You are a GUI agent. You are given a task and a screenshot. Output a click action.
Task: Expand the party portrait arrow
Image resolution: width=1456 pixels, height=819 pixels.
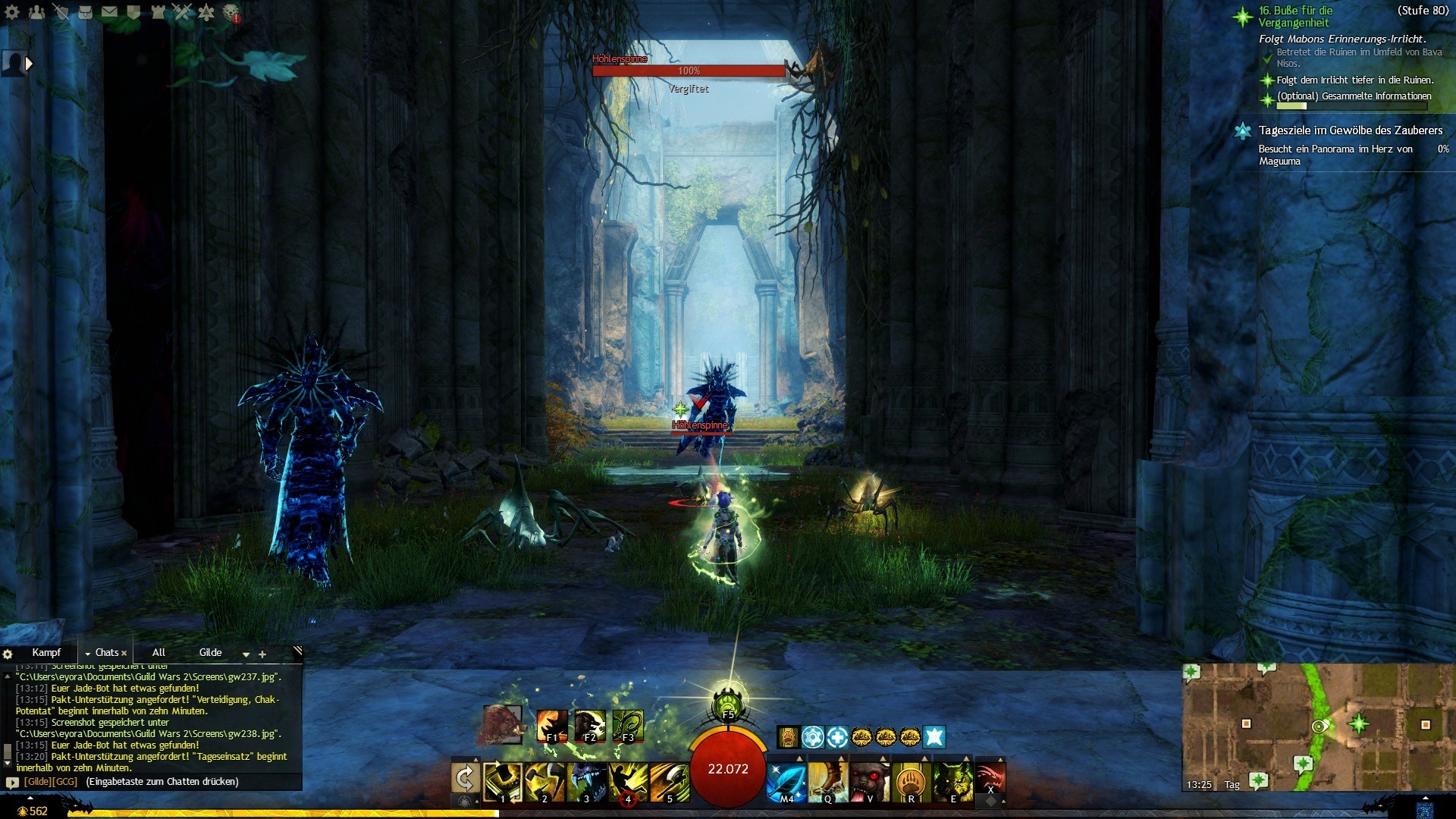coord(29,64)
